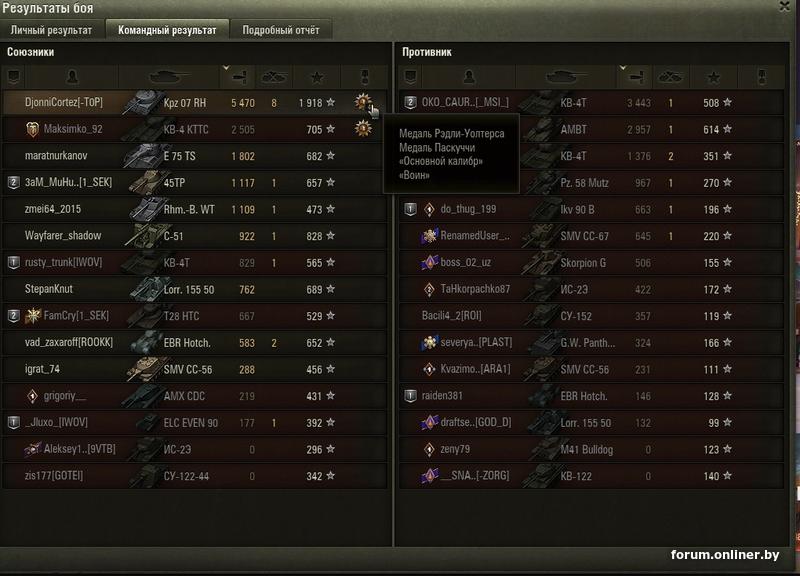The height and width of the screenshot is (576, 800).
Task: Switch to the Личный результат tab
Action: [51, 30]
